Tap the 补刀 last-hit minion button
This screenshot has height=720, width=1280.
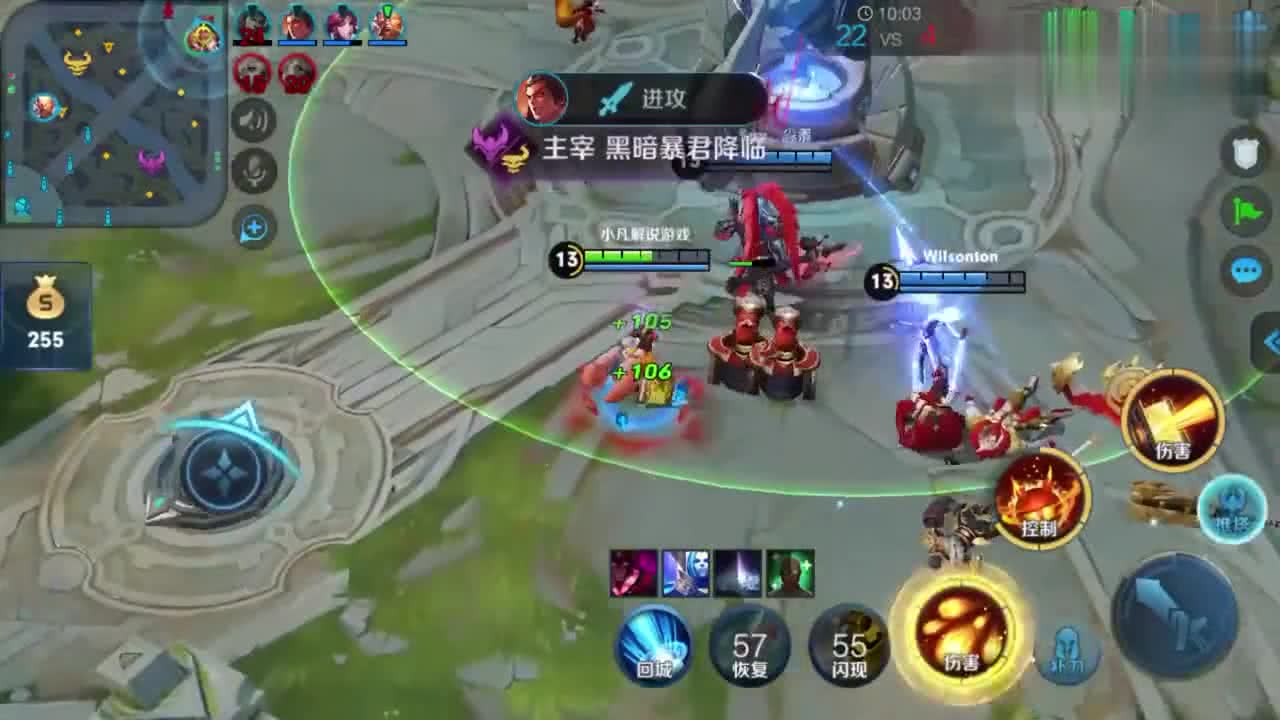[x=1069, y=656]
